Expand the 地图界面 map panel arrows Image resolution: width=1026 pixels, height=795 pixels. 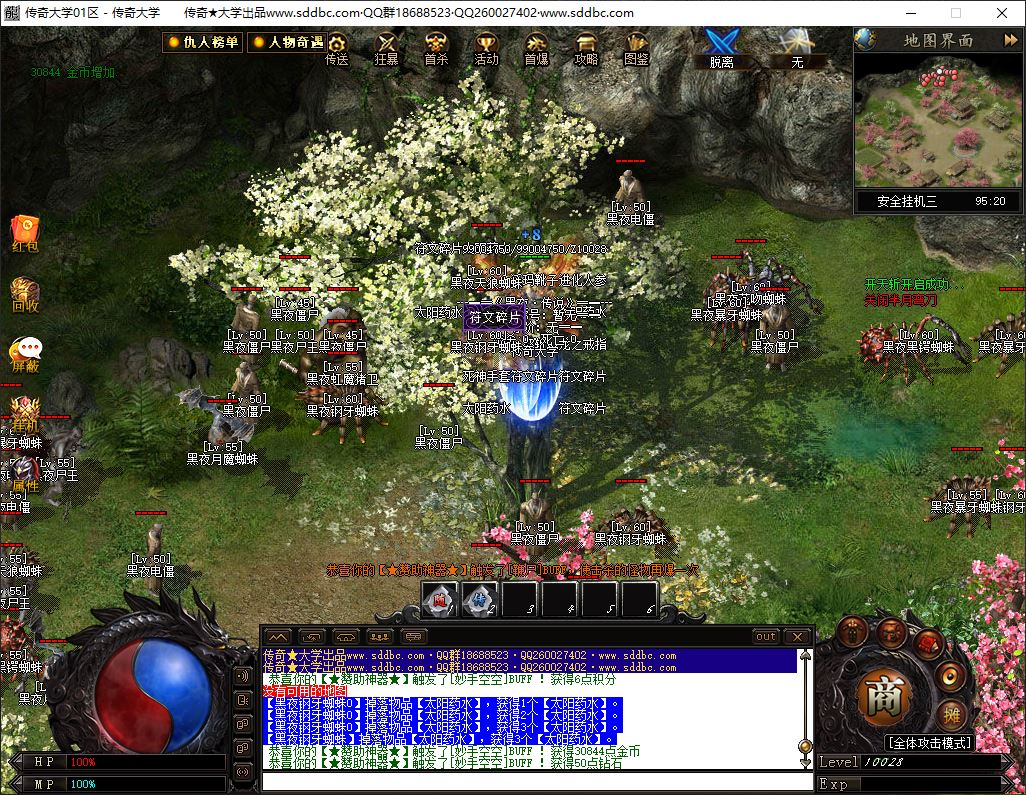pyautogui.click(x=1009, y=40)
